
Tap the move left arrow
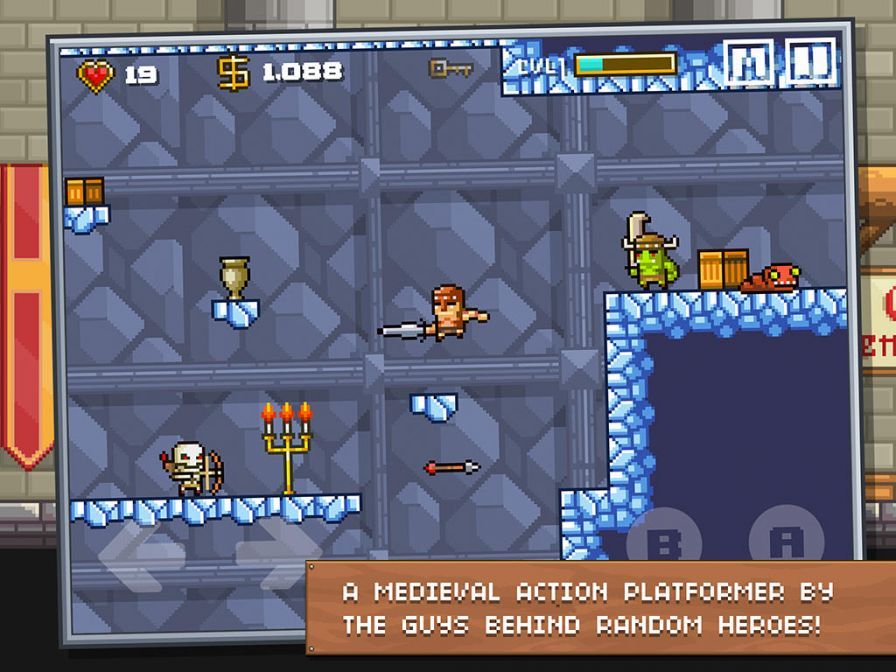click(142, 553)
